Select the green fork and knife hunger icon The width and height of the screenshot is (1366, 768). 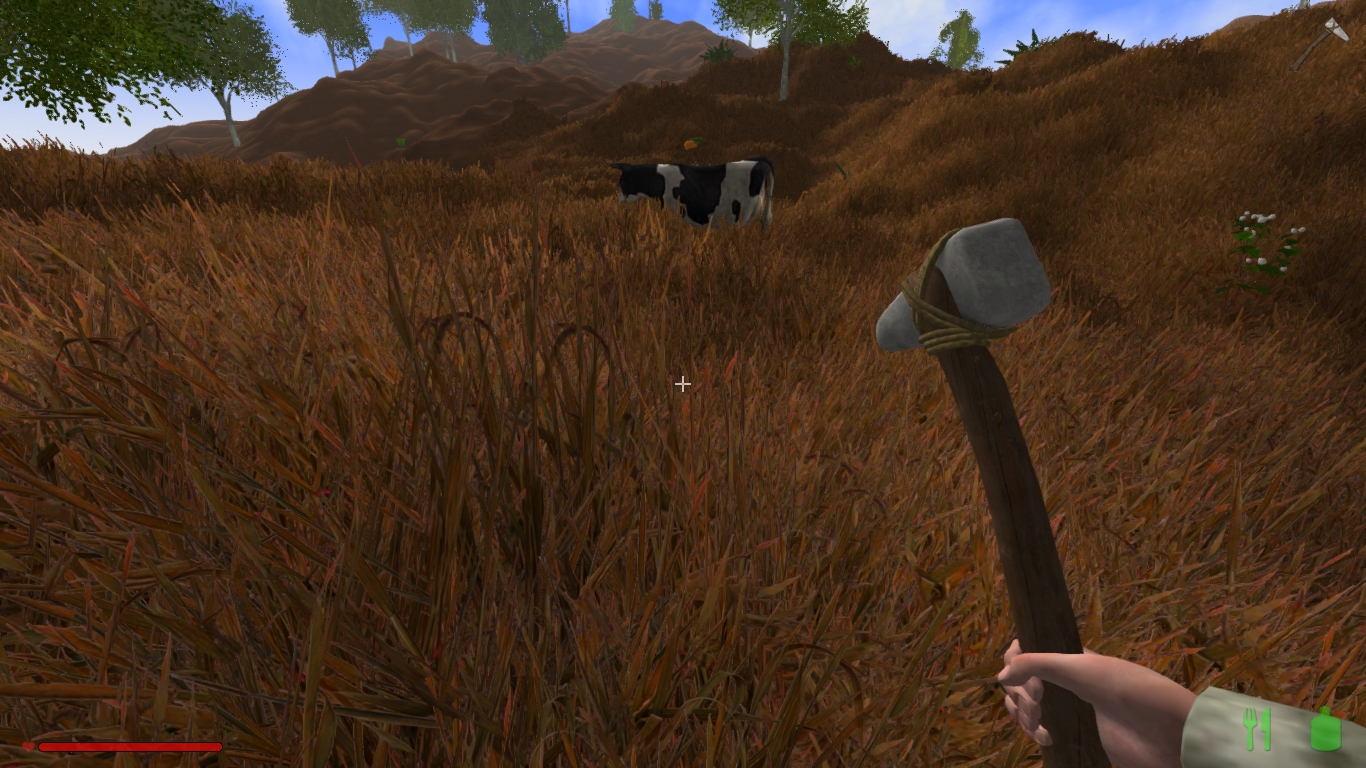pos(1256,729)
